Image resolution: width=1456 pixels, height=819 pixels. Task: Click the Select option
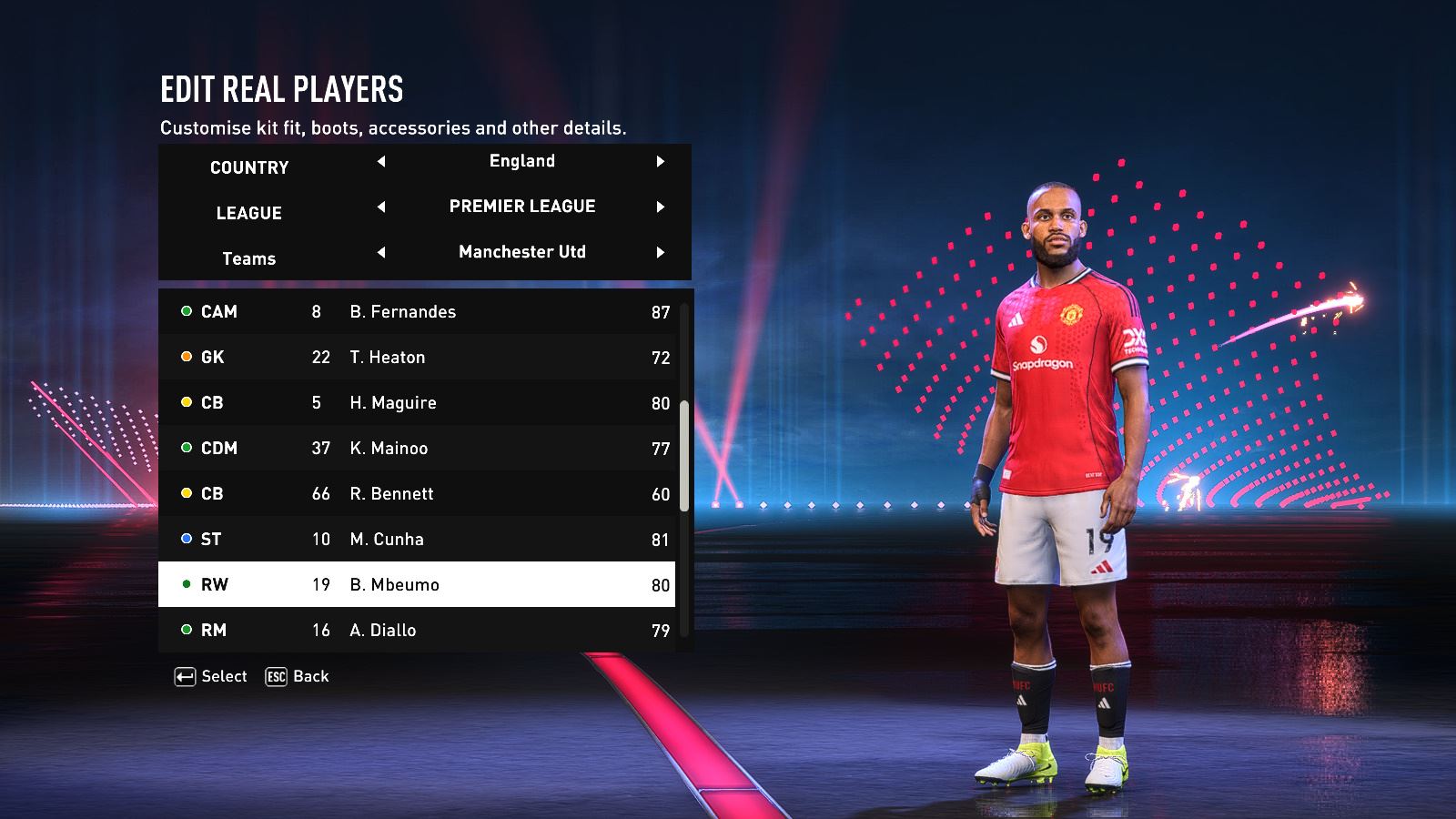point(211,676)
